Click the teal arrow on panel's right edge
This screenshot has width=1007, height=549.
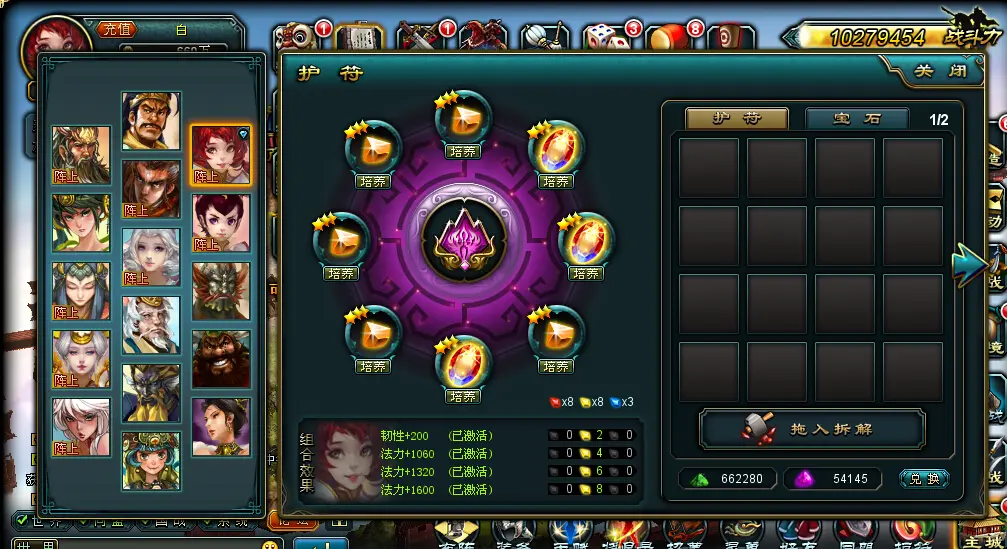(968, 264)
